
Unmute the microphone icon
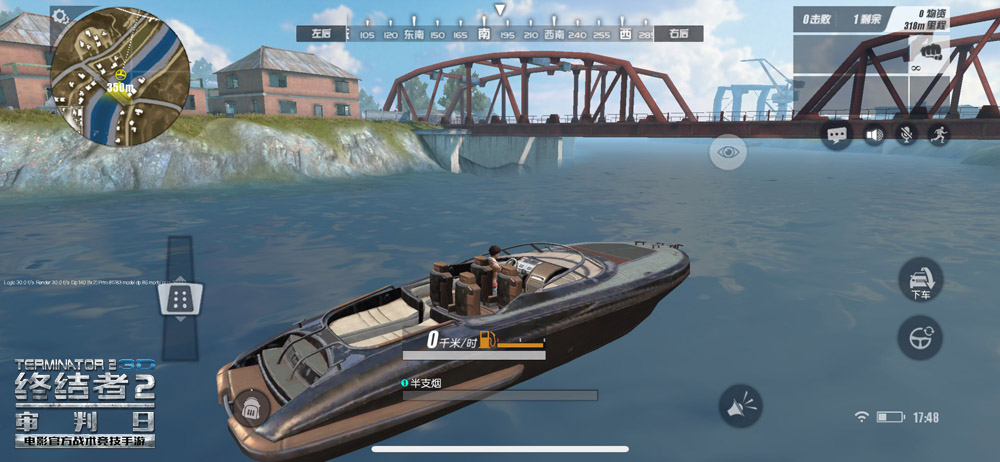[906, 134]
